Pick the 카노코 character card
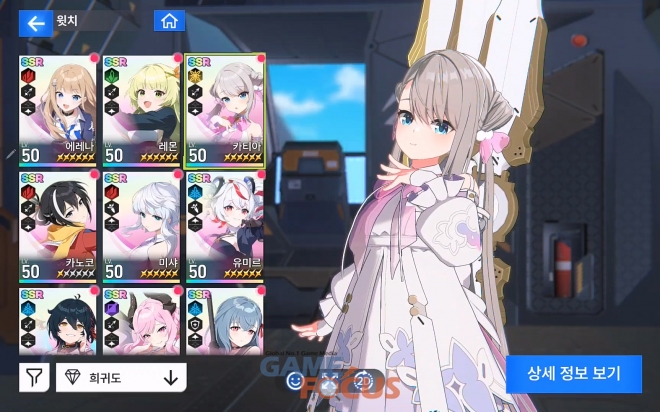Screen dimensions: 660x412 pyautogui.click(x=57, y=226)
